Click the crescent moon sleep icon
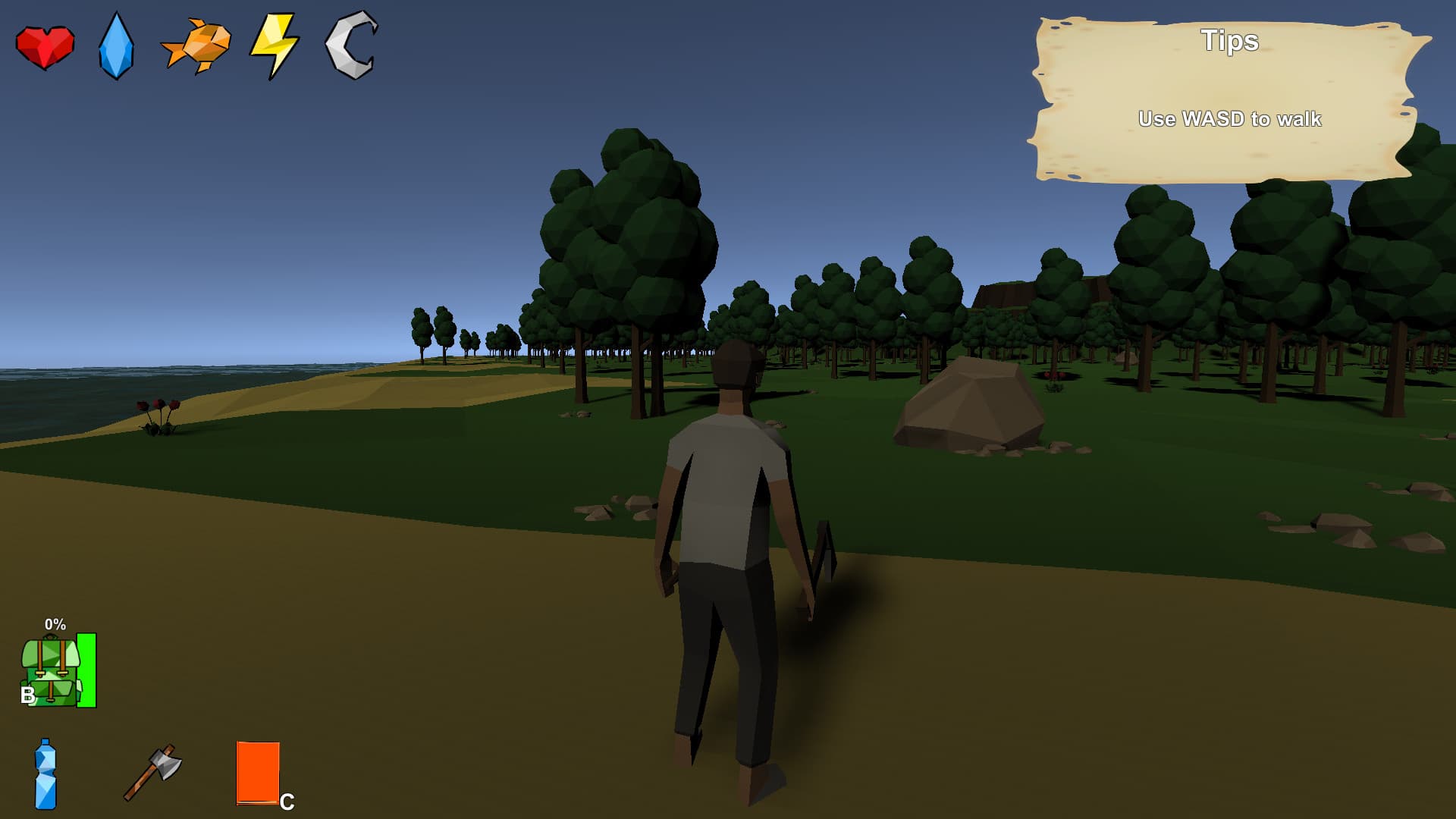This screenshot has height=819, width=1456. click(x=351, y=45)
